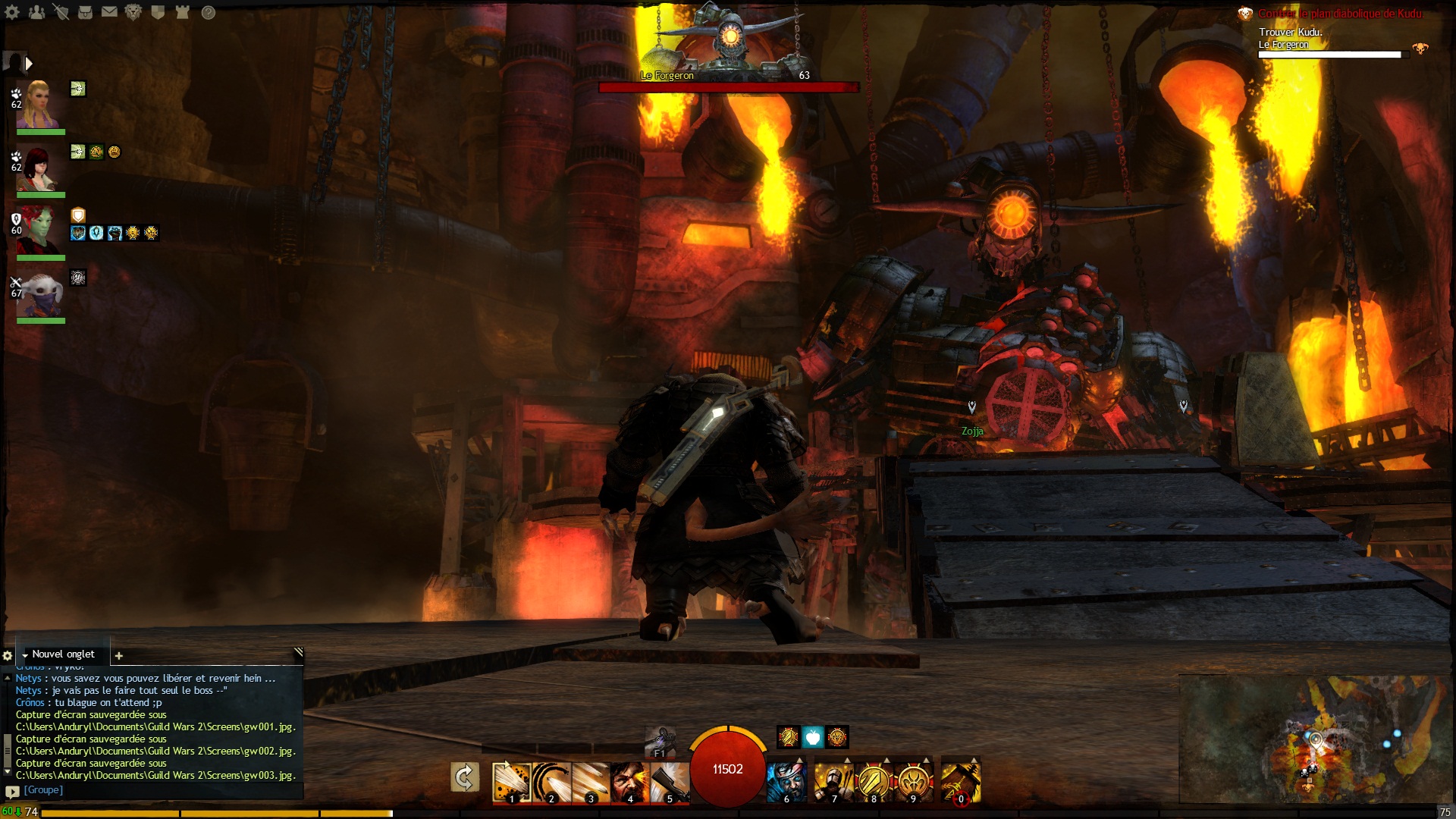Swap weapons with the curved arrows button
Image resolution: width=1456 pixels, height=819 pixels.
coord(464,777)
